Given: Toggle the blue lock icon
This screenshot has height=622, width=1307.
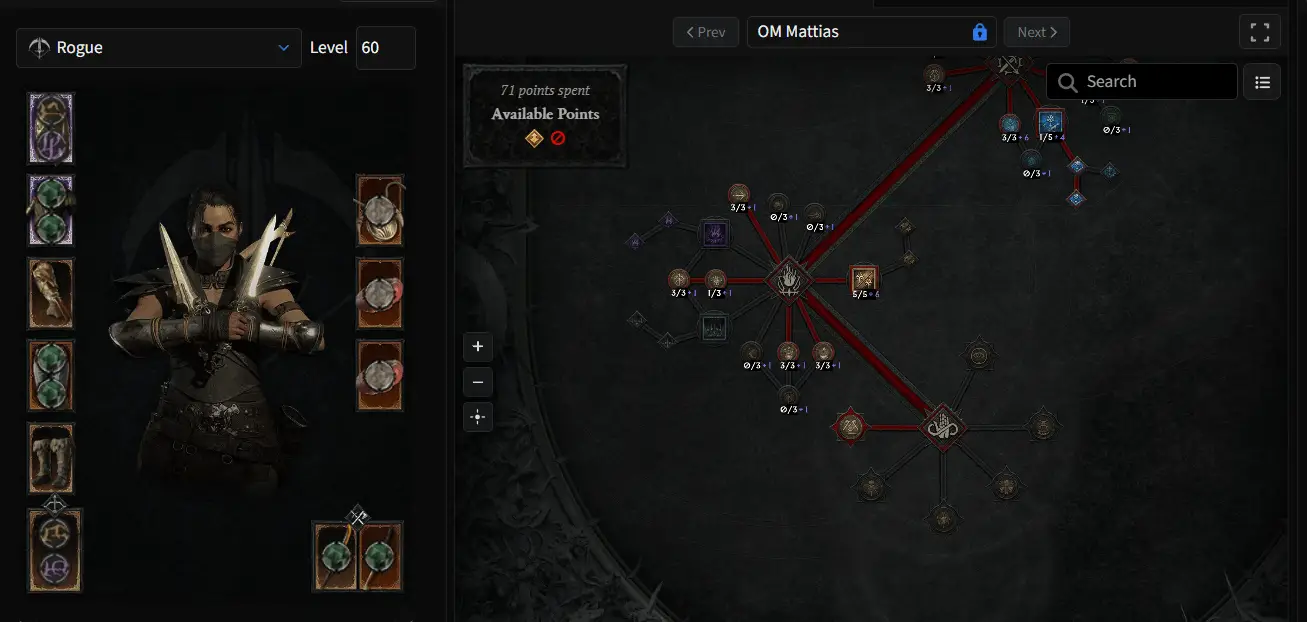Looking at the screenshot, I should pyautogui.click(x=980, y=32).
